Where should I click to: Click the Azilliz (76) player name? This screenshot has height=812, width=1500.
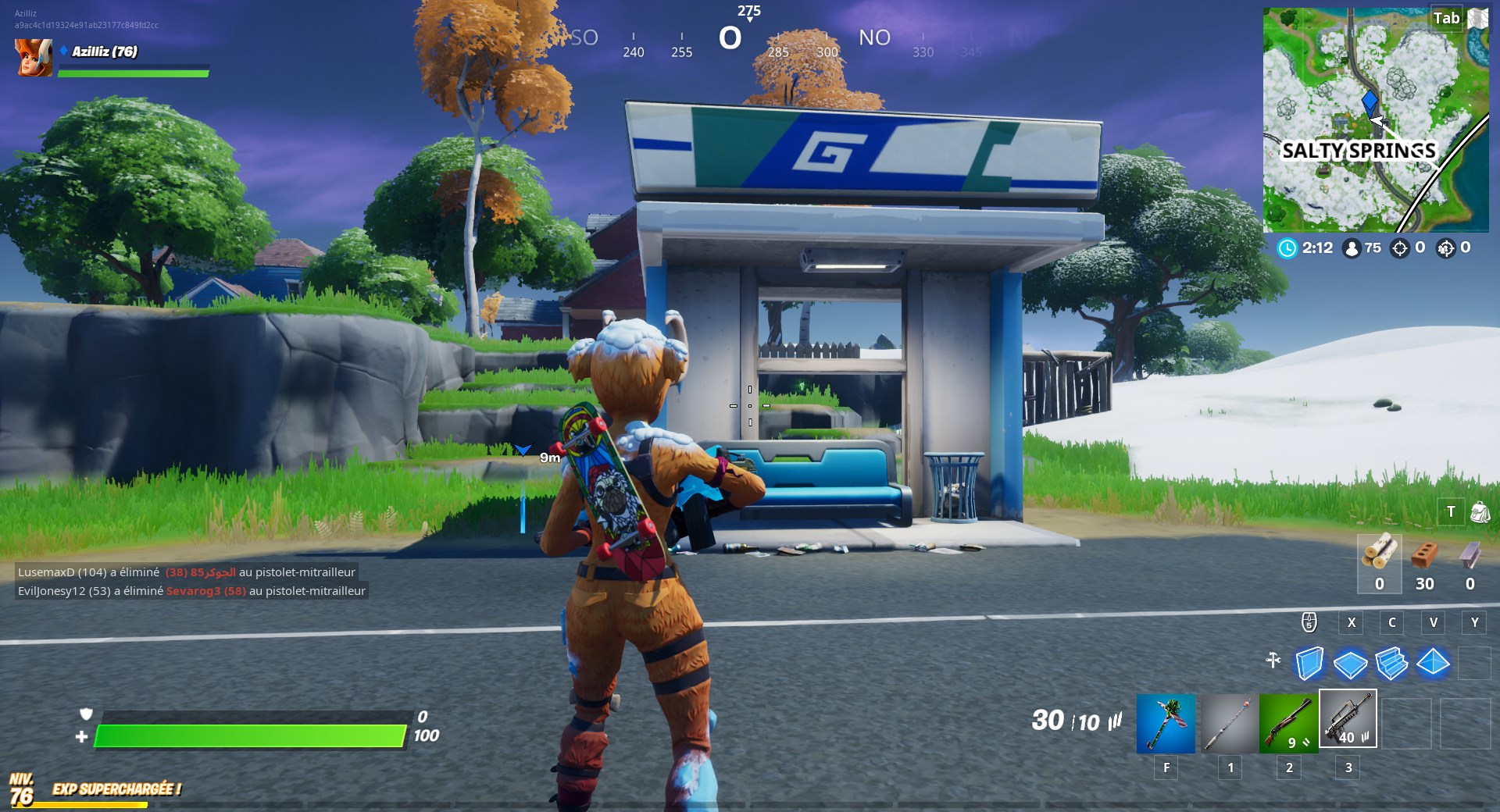tap(103, 53)
